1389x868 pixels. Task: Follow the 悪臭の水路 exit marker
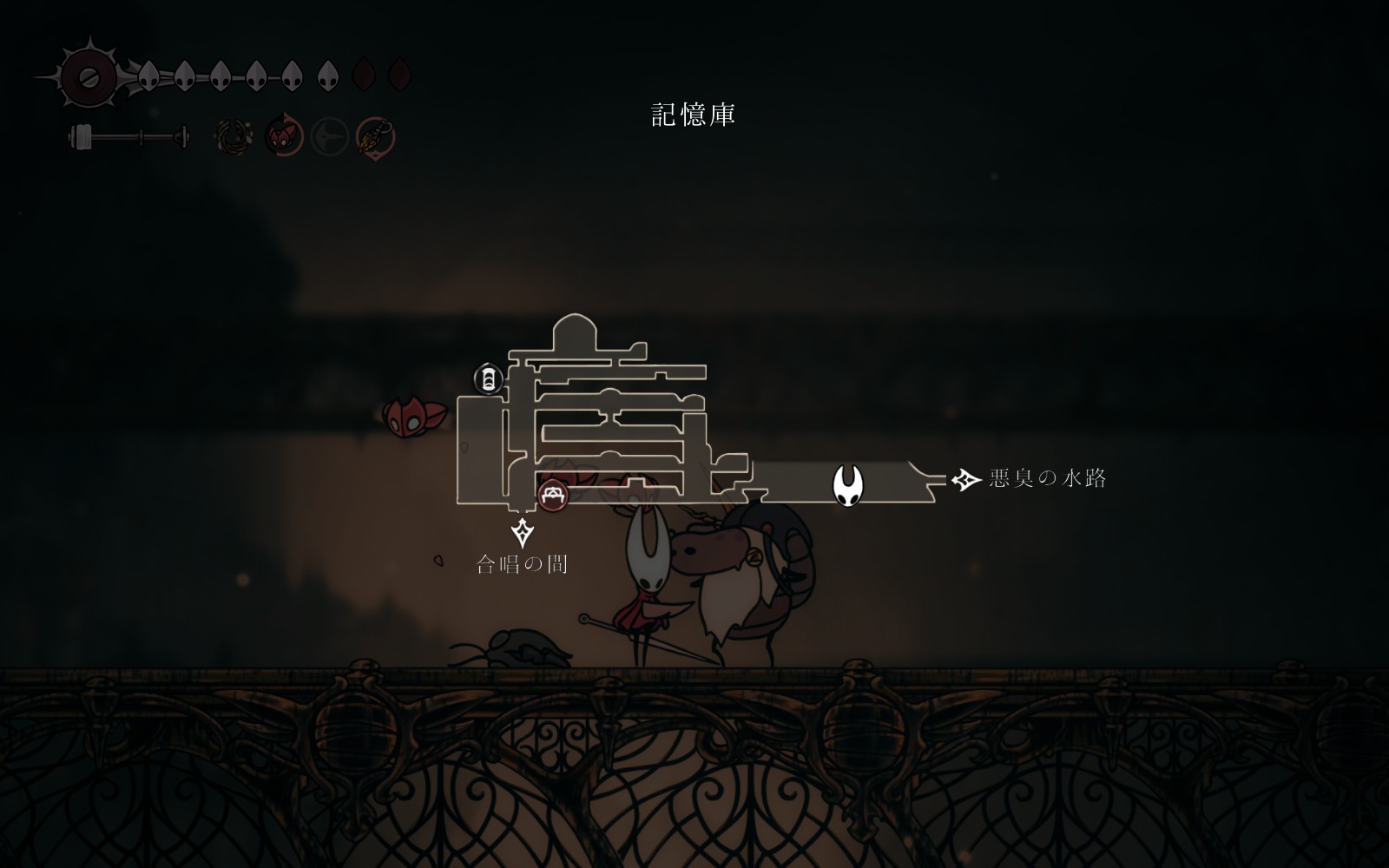966,479
